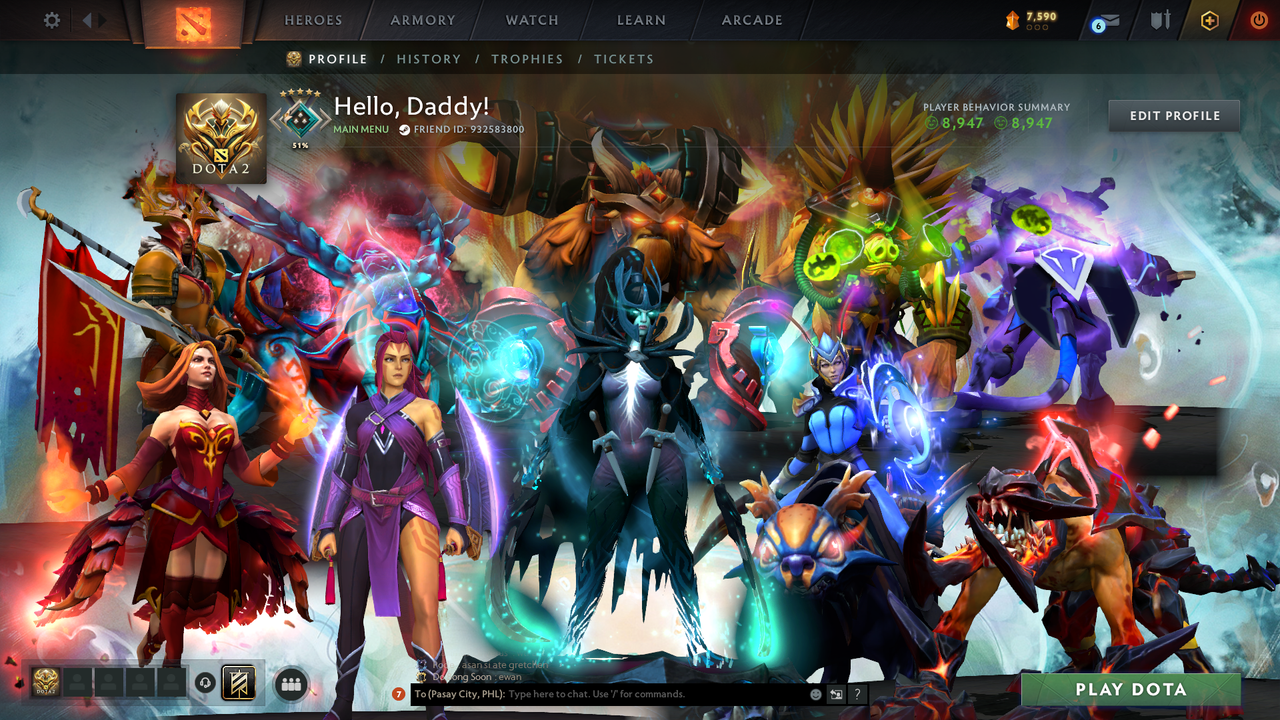Toggle the voice chat headset icon
The width and height of the screenshot is (1280, 720).
coord(206,683)
